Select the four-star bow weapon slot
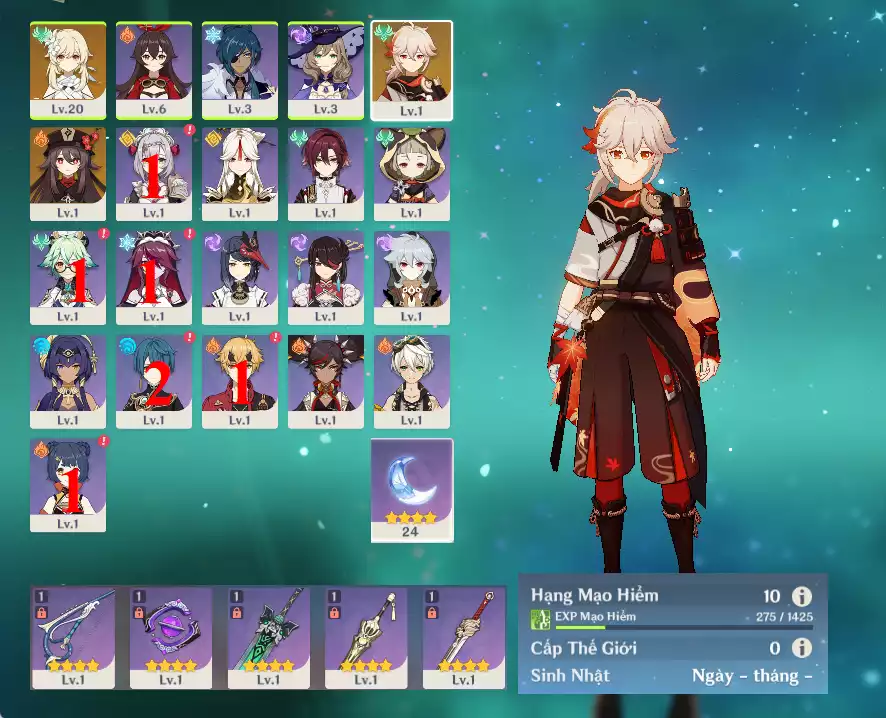Screen dimensions: 886x718 (x=73, y=637)
